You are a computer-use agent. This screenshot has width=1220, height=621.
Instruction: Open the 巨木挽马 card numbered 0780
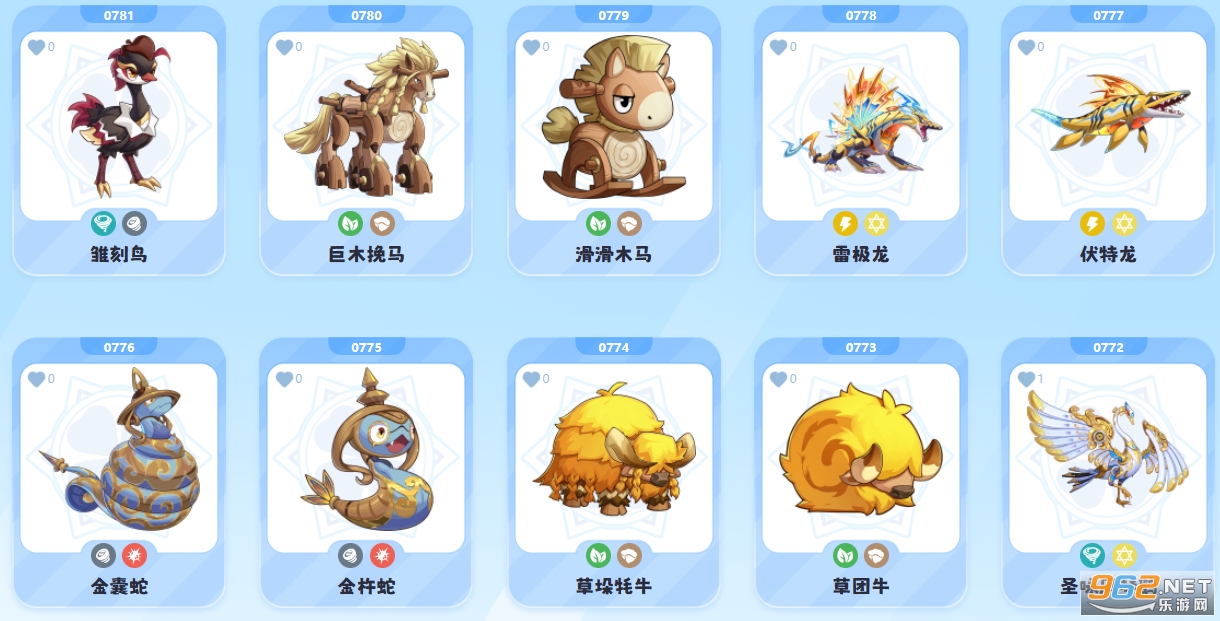(366, 126)
